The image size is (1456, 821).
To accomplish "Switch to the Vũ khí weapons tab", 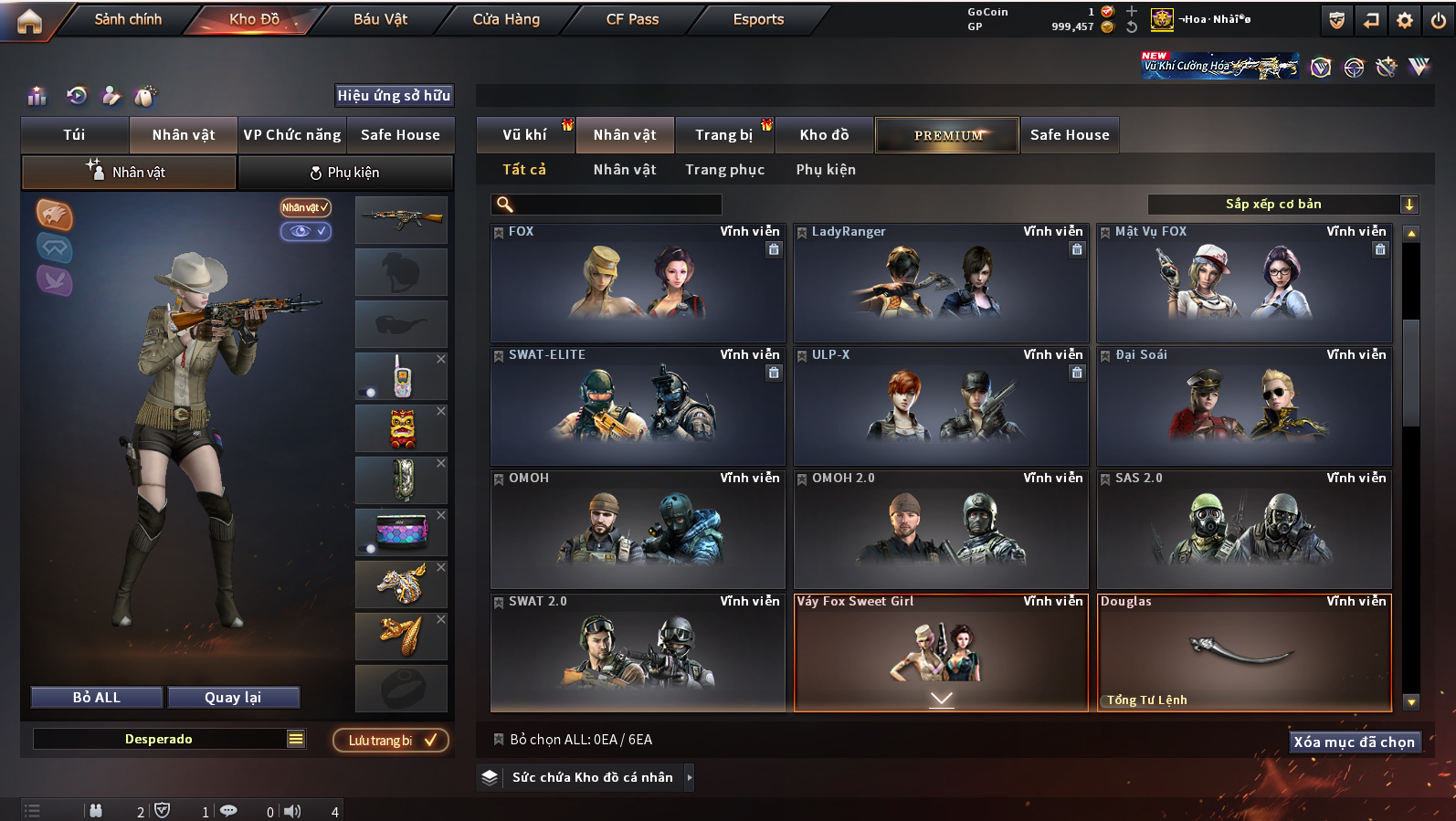I will [524, 135].
